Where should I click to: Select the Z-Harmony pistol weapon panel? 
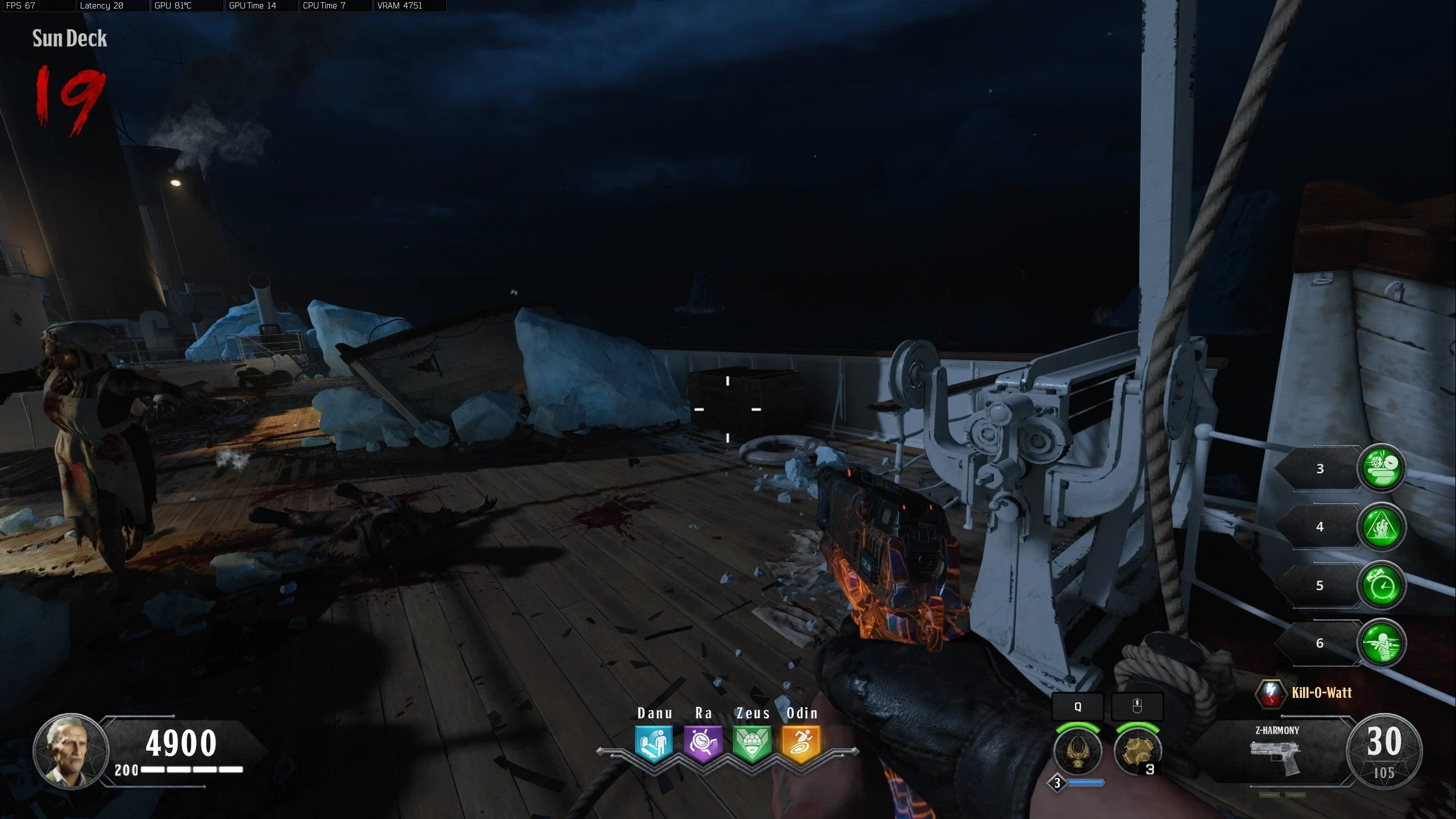point(1276,752)
